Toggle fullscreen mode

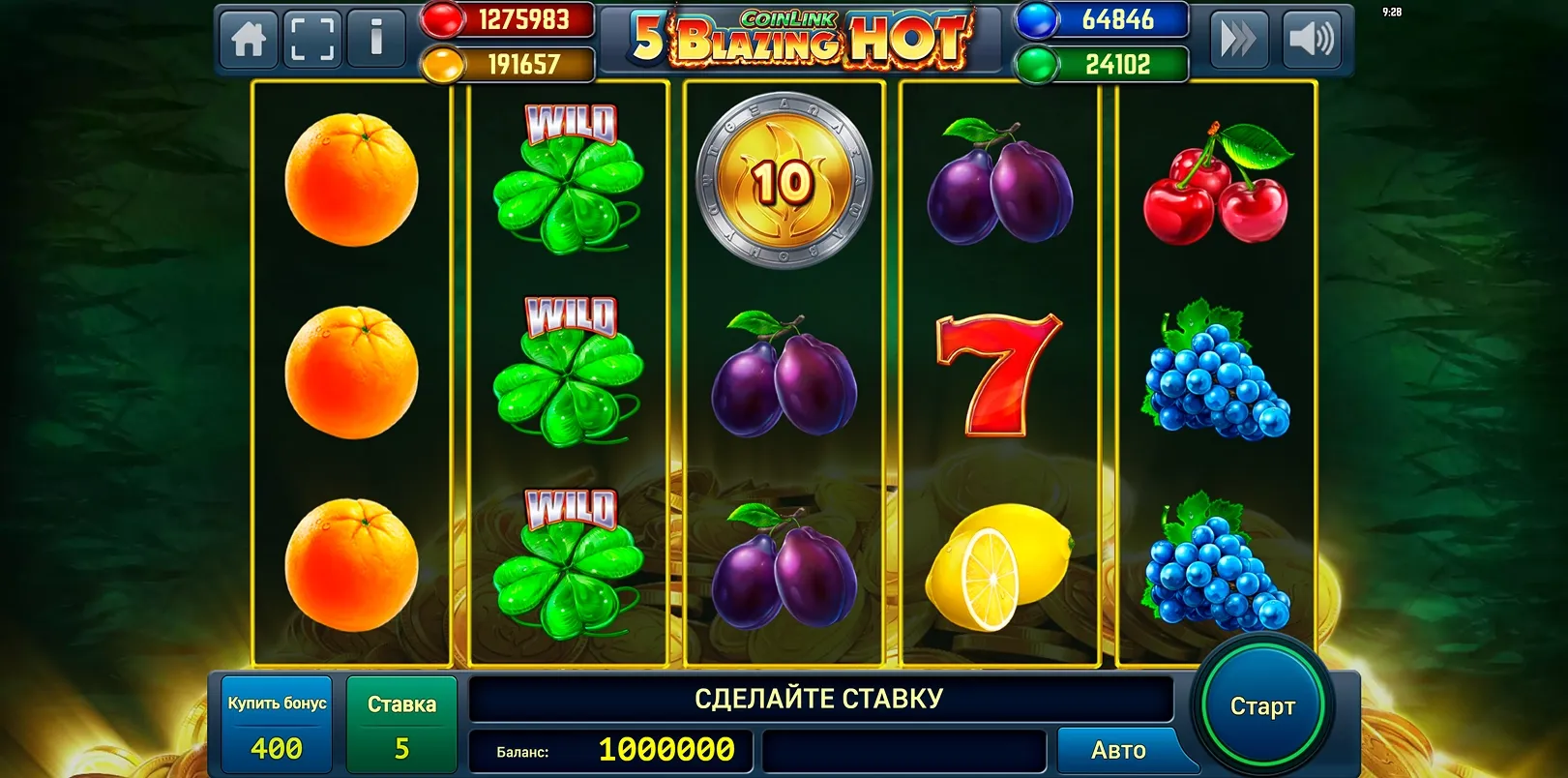tap(312, 40)
